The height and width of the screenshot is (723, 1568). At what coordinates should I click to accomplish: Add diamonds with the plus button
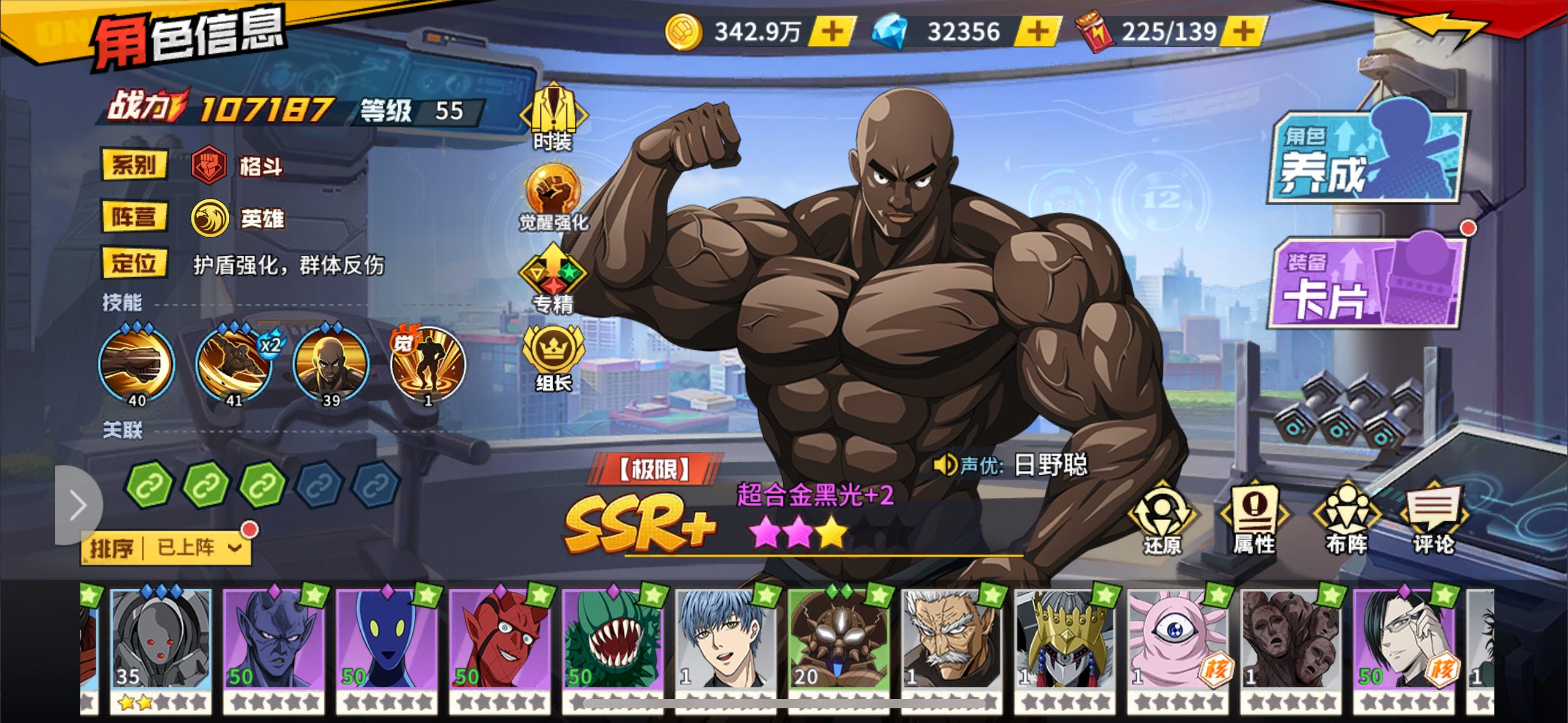pos(1038,29)
